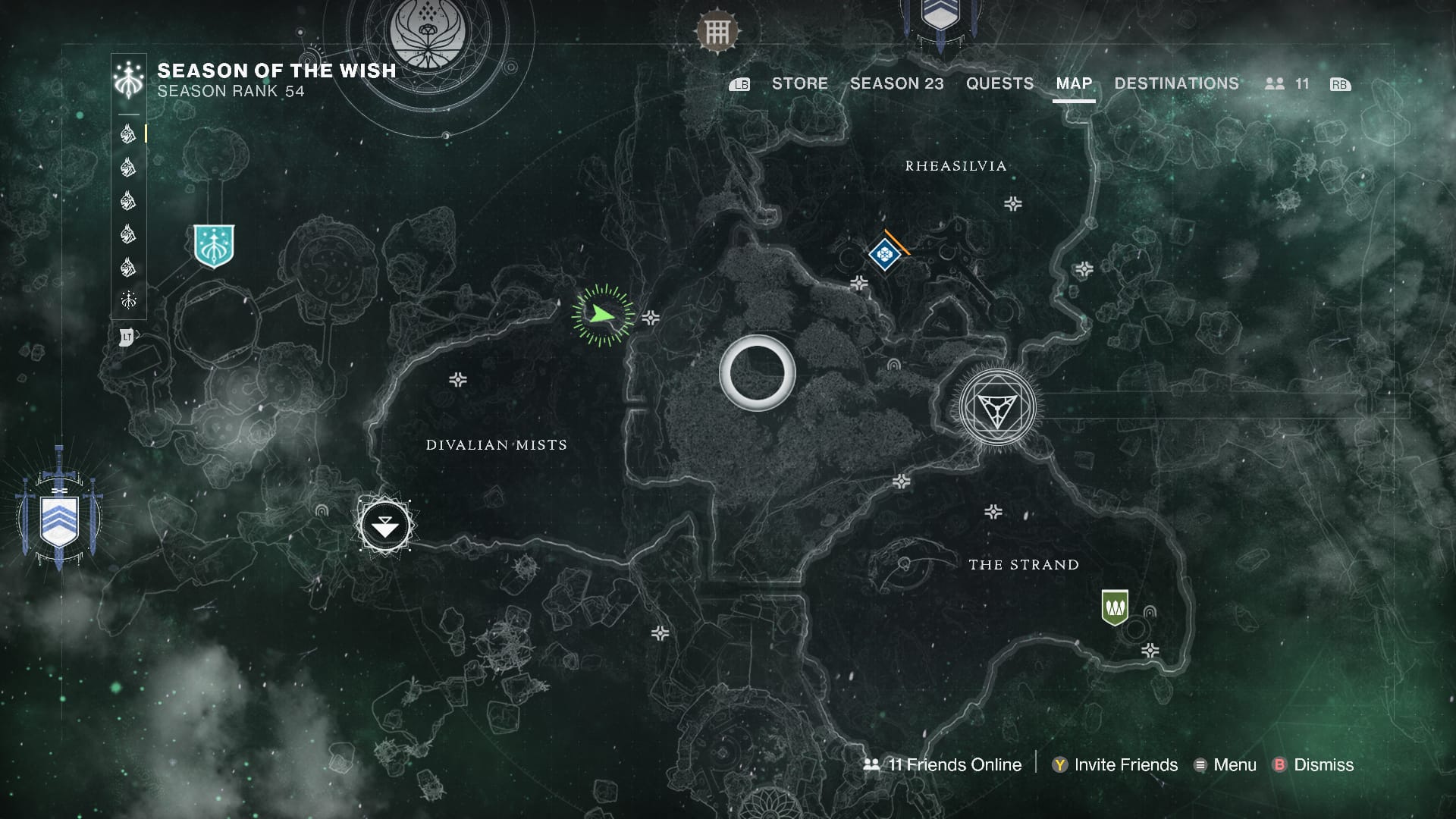
Task: Open the STORE
Action: (800, 83)
